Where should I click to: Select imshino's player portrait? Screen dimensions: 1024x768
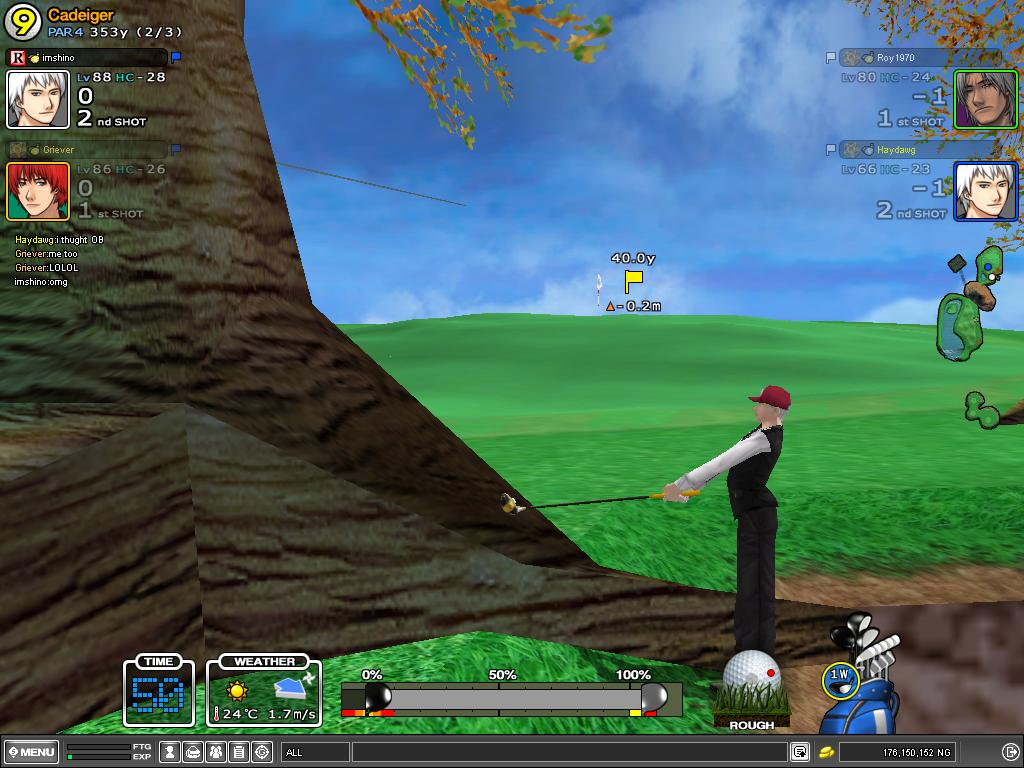click(38, 99)
